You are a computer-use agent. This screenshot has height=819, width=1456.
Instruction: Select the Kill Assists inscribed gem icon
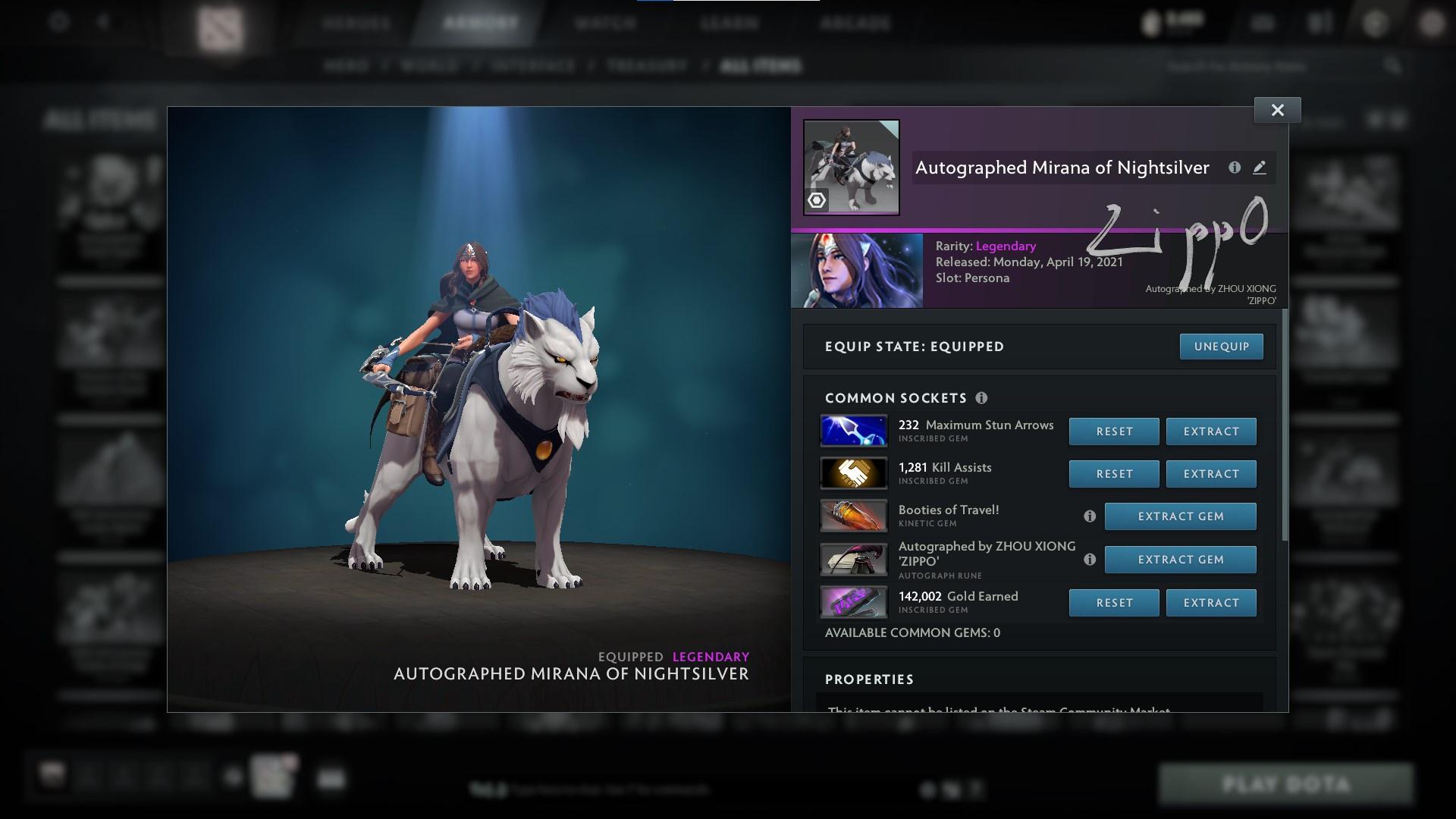click(853, 473)
